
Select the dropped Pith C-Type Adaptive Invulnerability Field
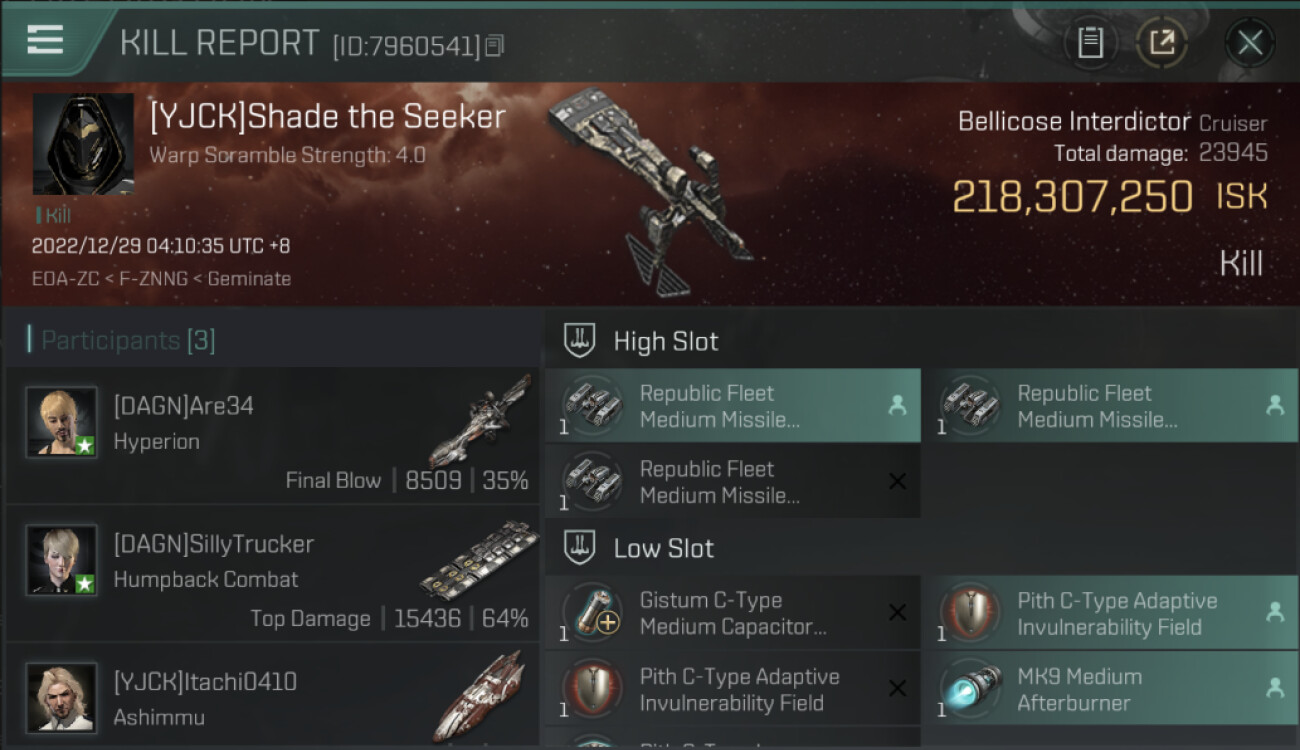point(1109,613)
